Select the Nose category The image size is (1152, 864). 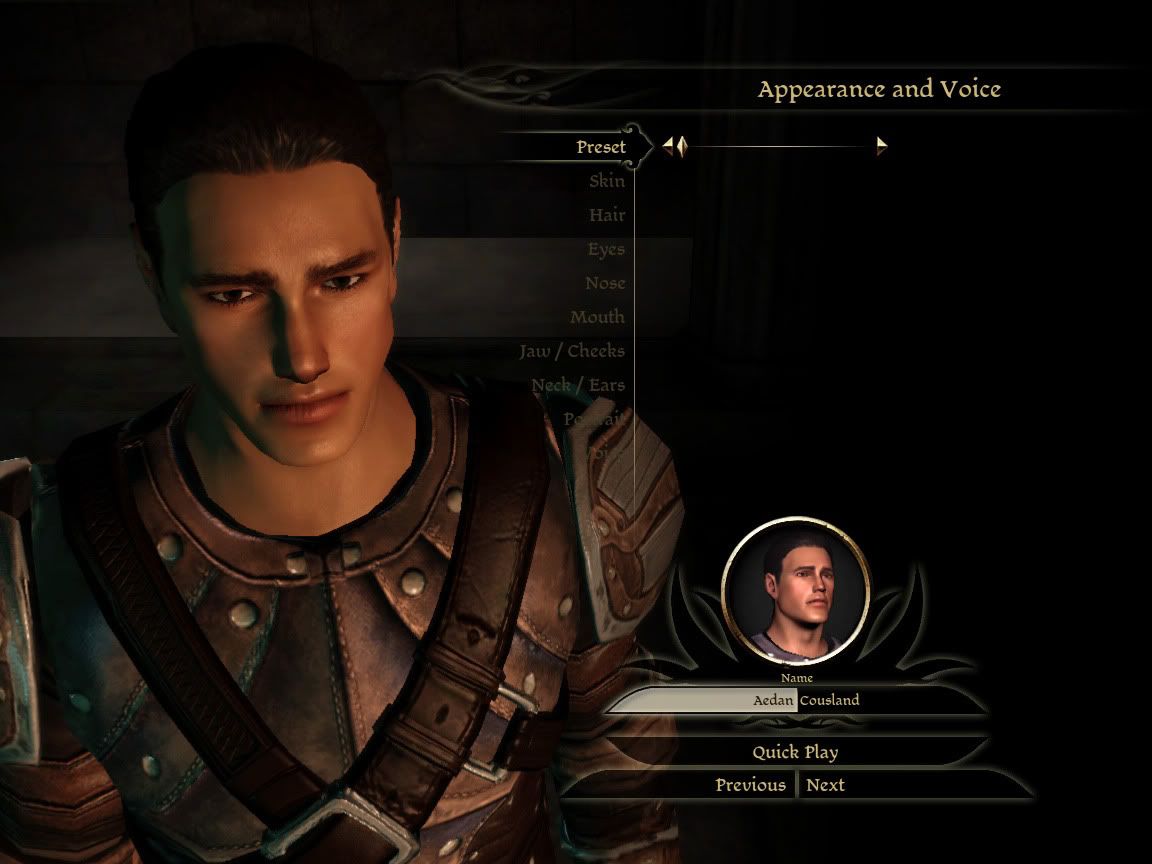[604, 283]
